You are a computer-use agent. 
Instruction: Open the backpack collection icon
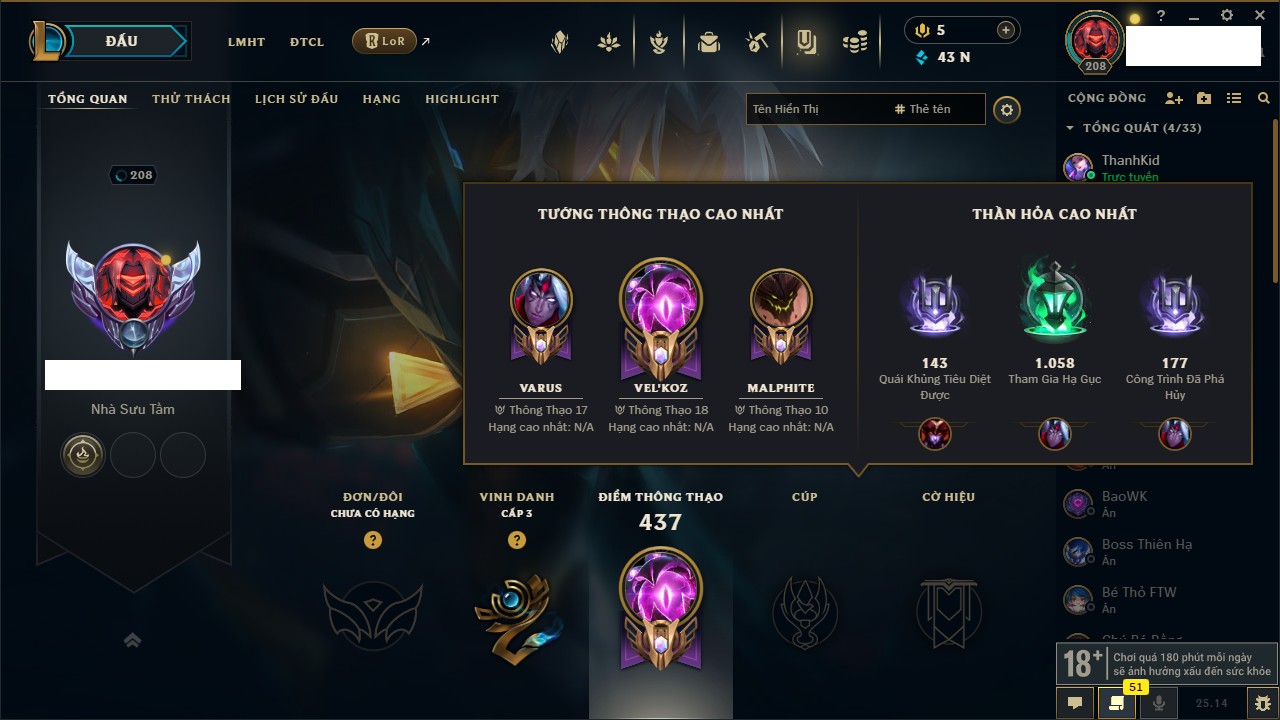[x=709, y=42]
